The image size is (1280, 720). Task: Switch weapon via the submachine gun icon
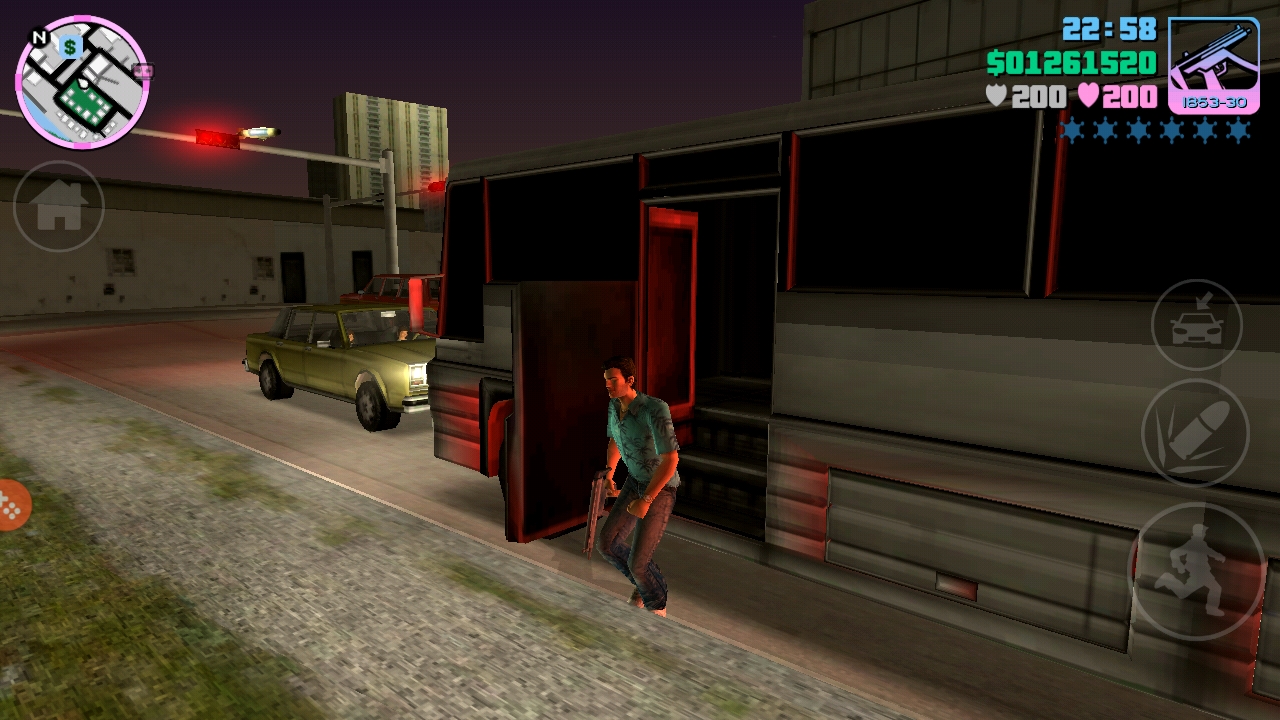pyautogui.click(x=1213, y=65)
